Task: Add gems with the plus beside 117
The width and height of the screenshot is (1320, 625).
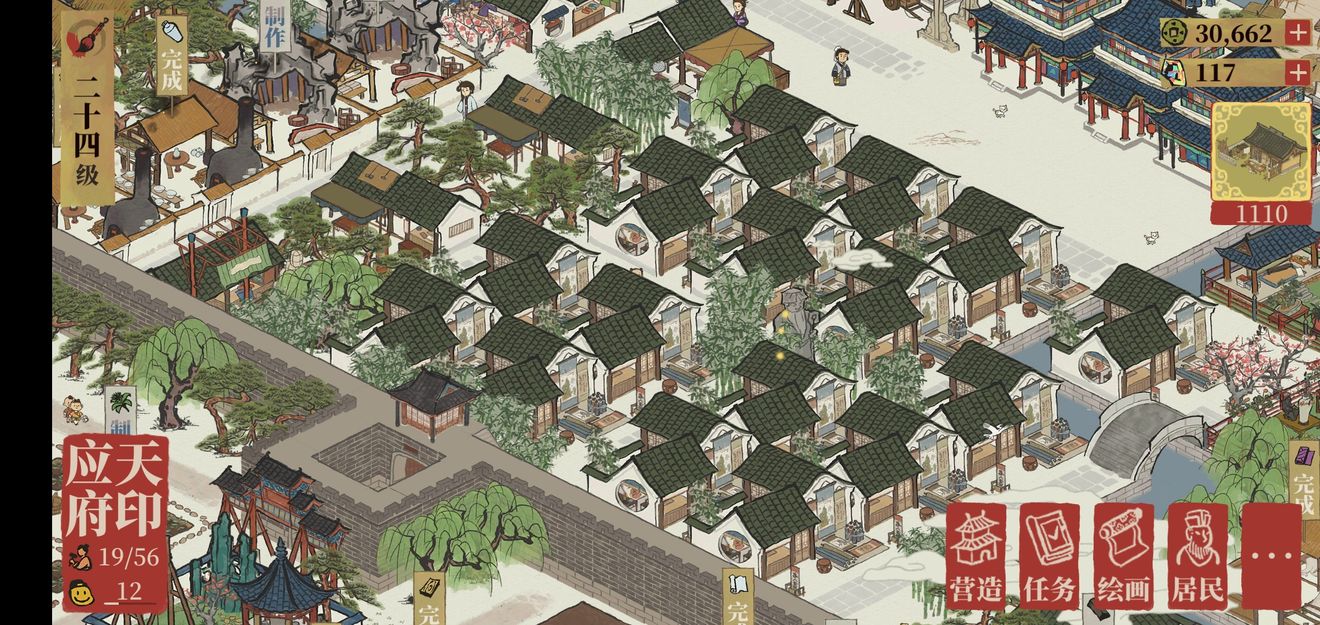Action: 1297,72
